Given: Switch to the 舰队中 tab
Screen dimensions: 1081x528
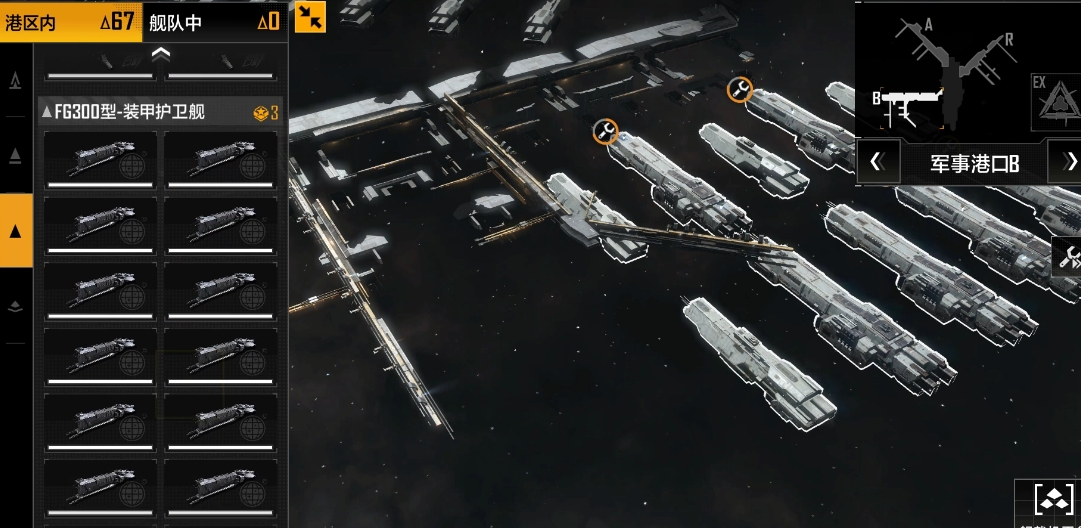Looking at the screenshot, I should click(x=214, y=21).
